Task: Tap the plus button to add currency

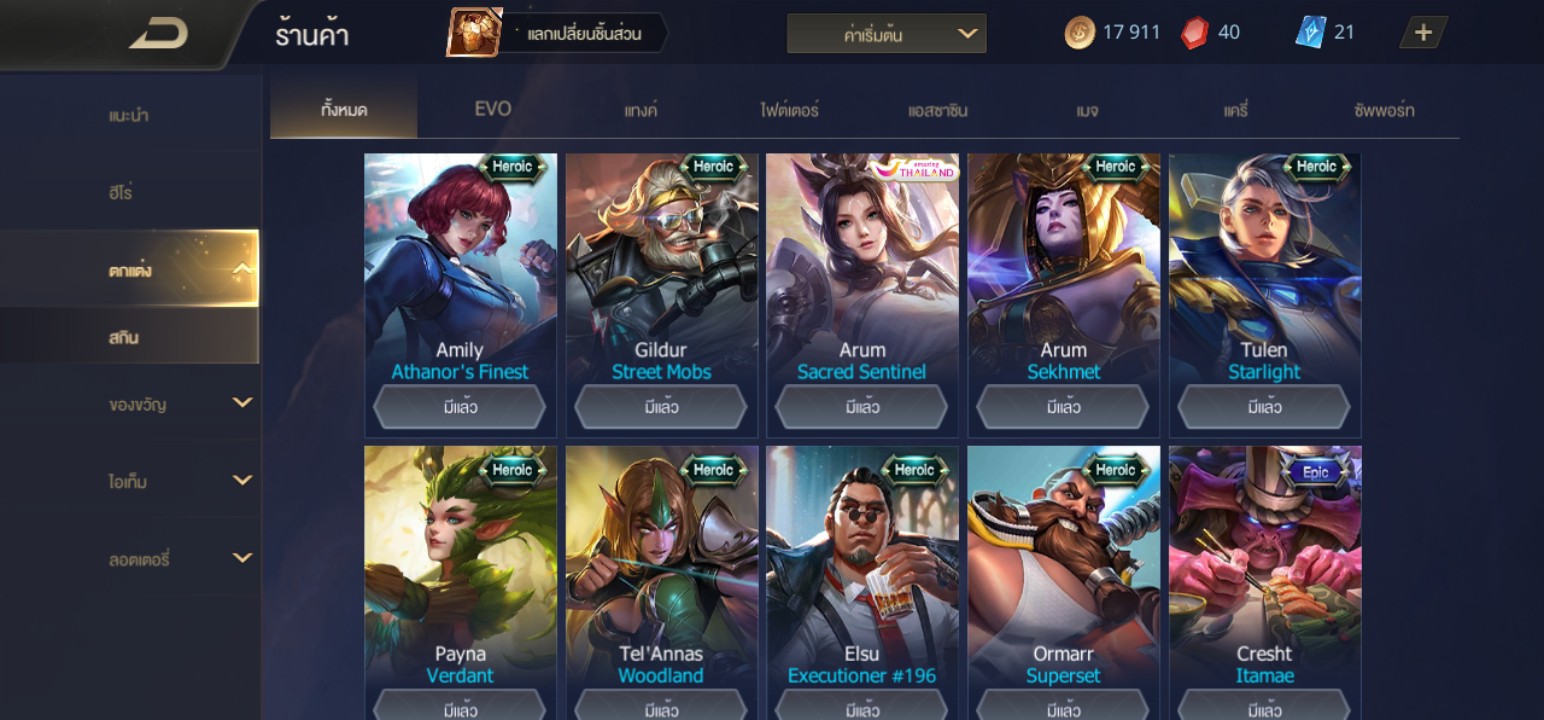Action: (1422, 33)
